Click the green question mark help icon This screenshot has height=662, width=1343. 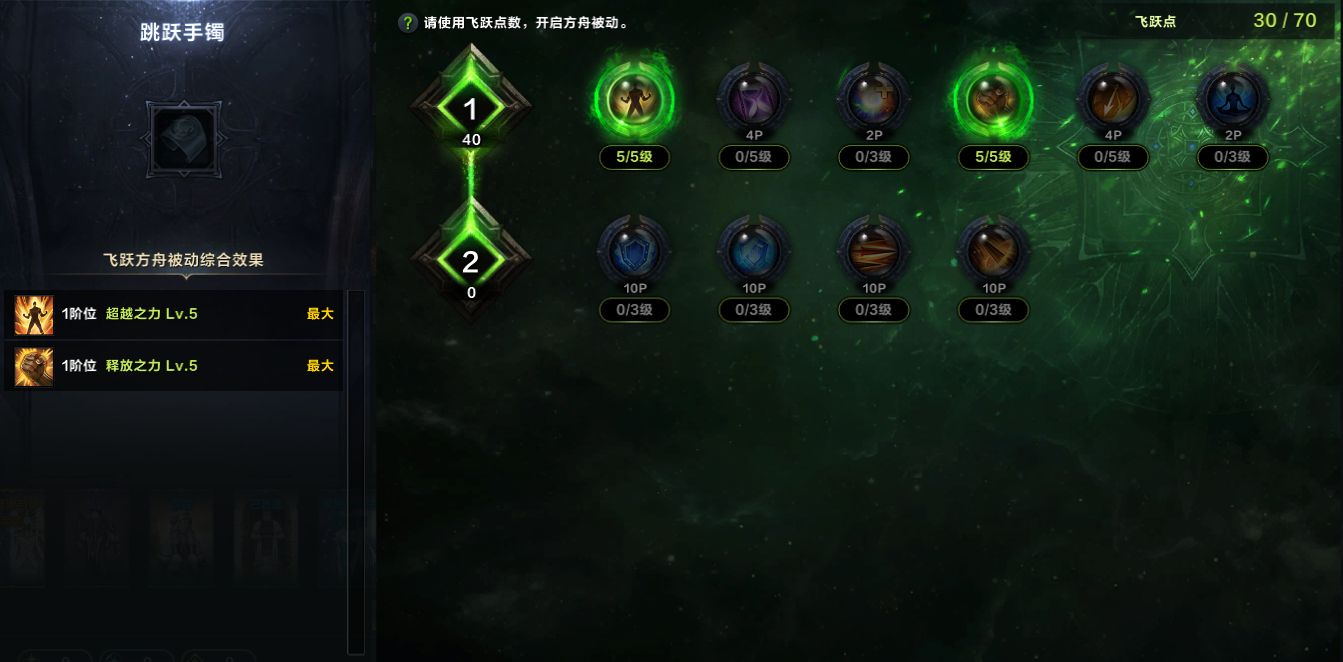[408, 23]
